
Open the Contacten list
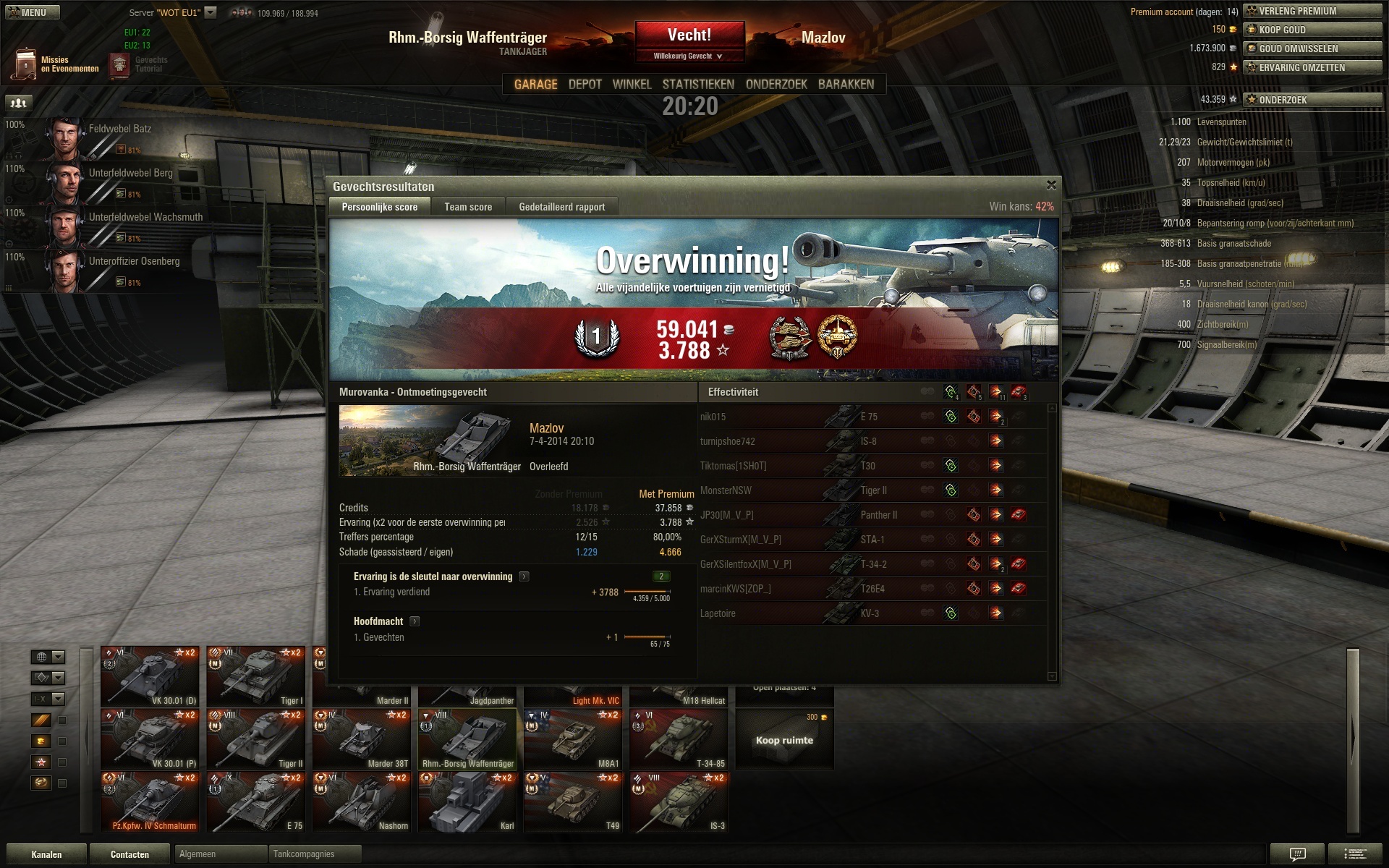tap(129, 854)
